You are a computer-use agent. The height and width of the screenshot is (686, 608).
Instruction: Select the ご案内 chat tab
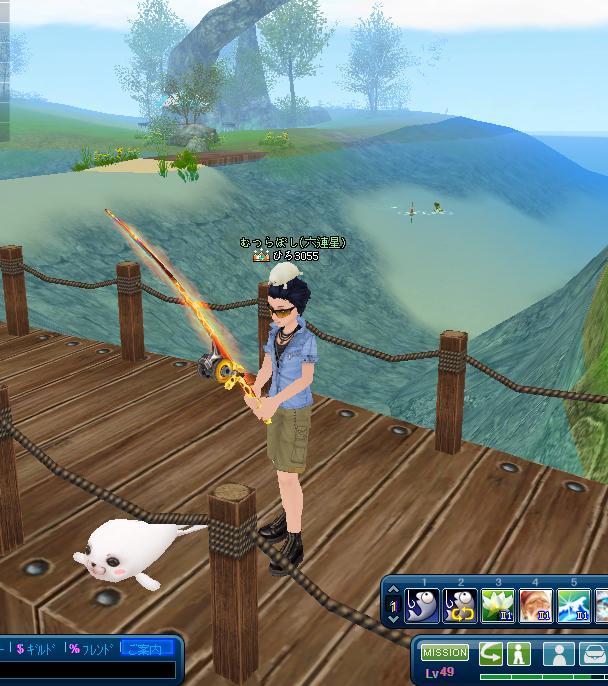click(146, 649)
